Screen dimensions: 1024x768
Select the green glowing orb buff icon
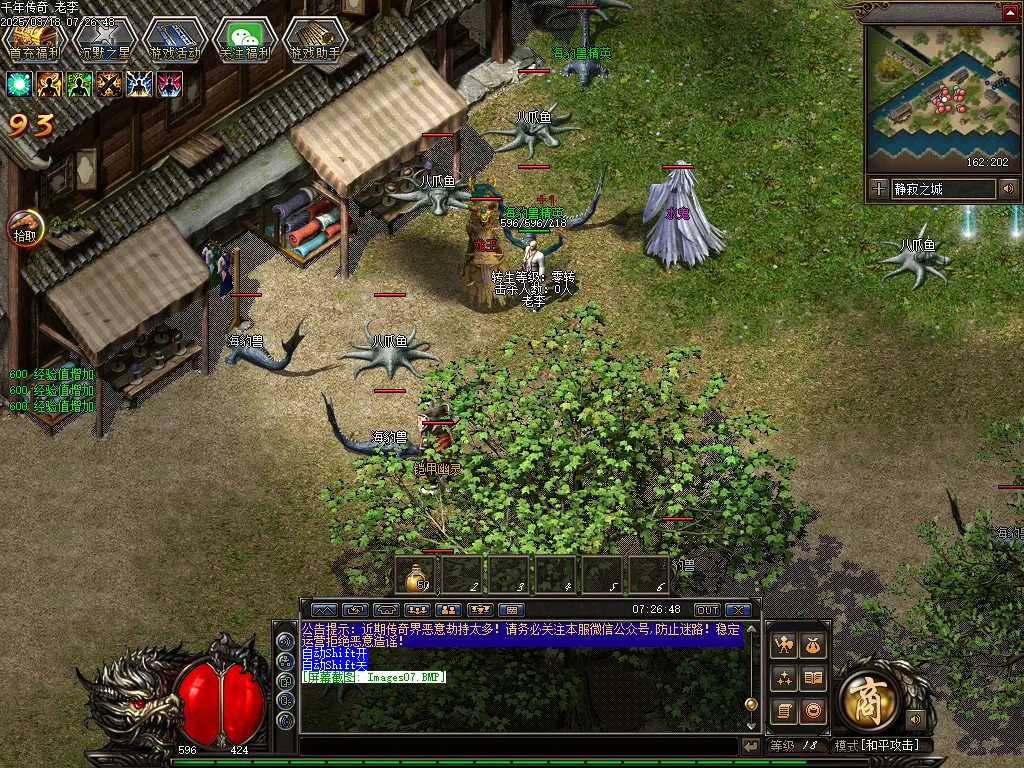click(20, 84)
